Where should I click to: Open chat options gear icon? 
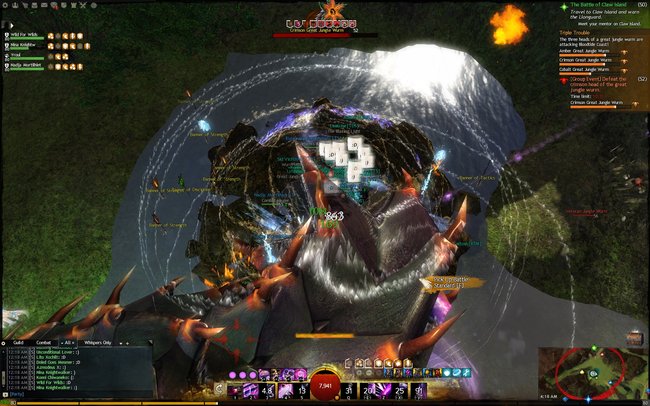[x=5, y=343]
